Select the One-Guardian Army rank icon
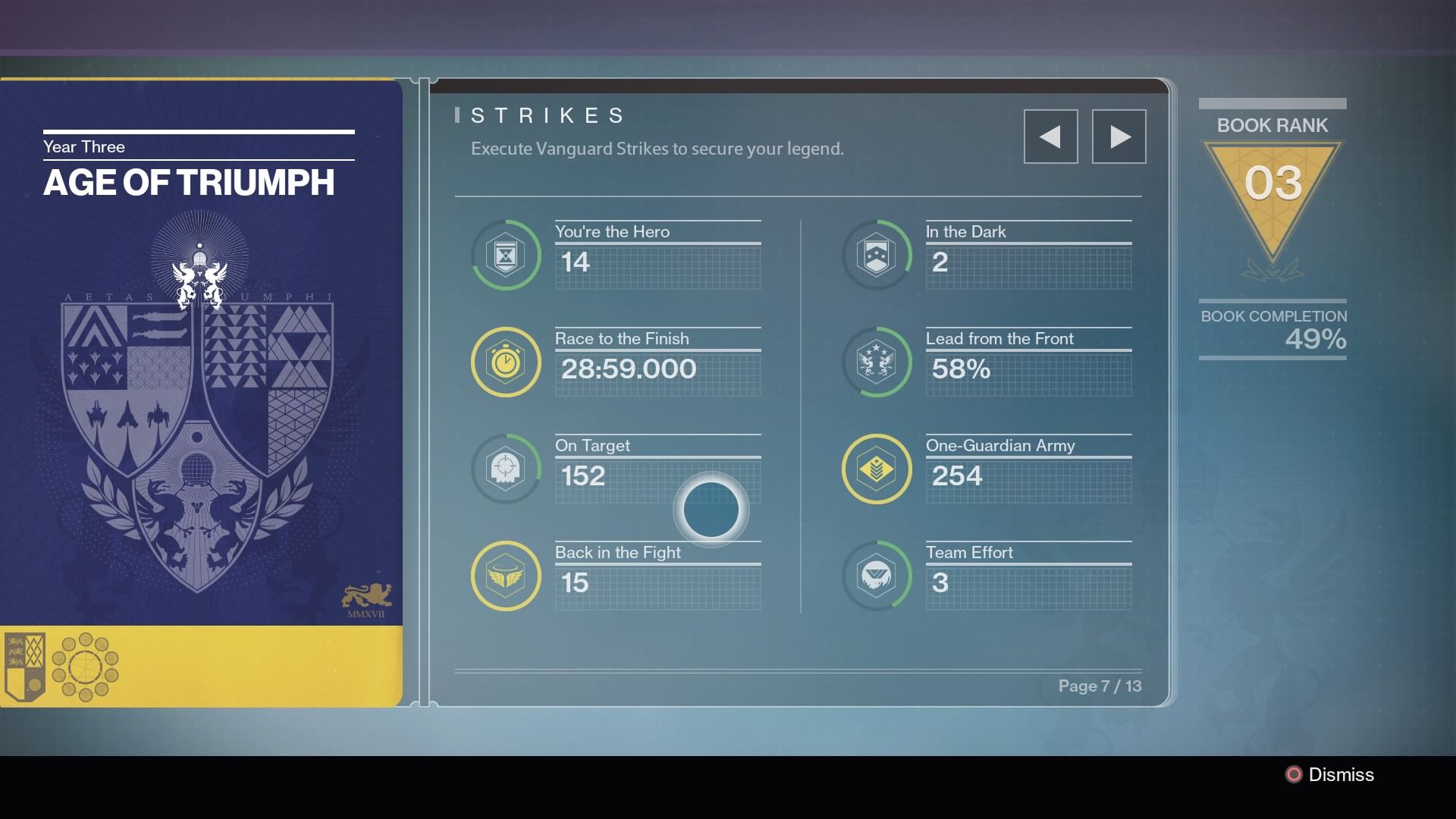This screenshot has height=819, width=1456. point(877,469)
